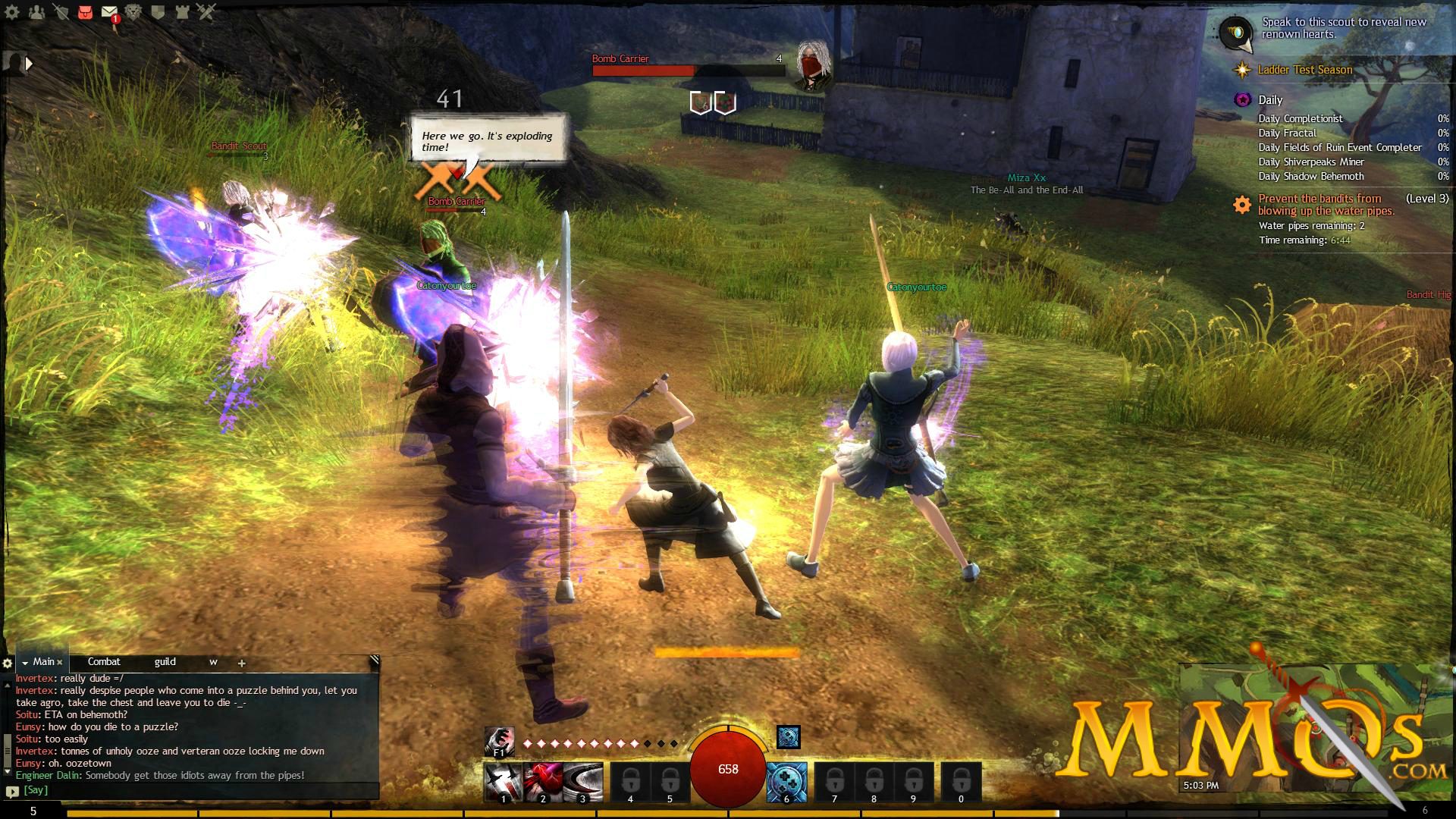
Task: Open the red inventory bag
Action: click(x=85, y=12)
